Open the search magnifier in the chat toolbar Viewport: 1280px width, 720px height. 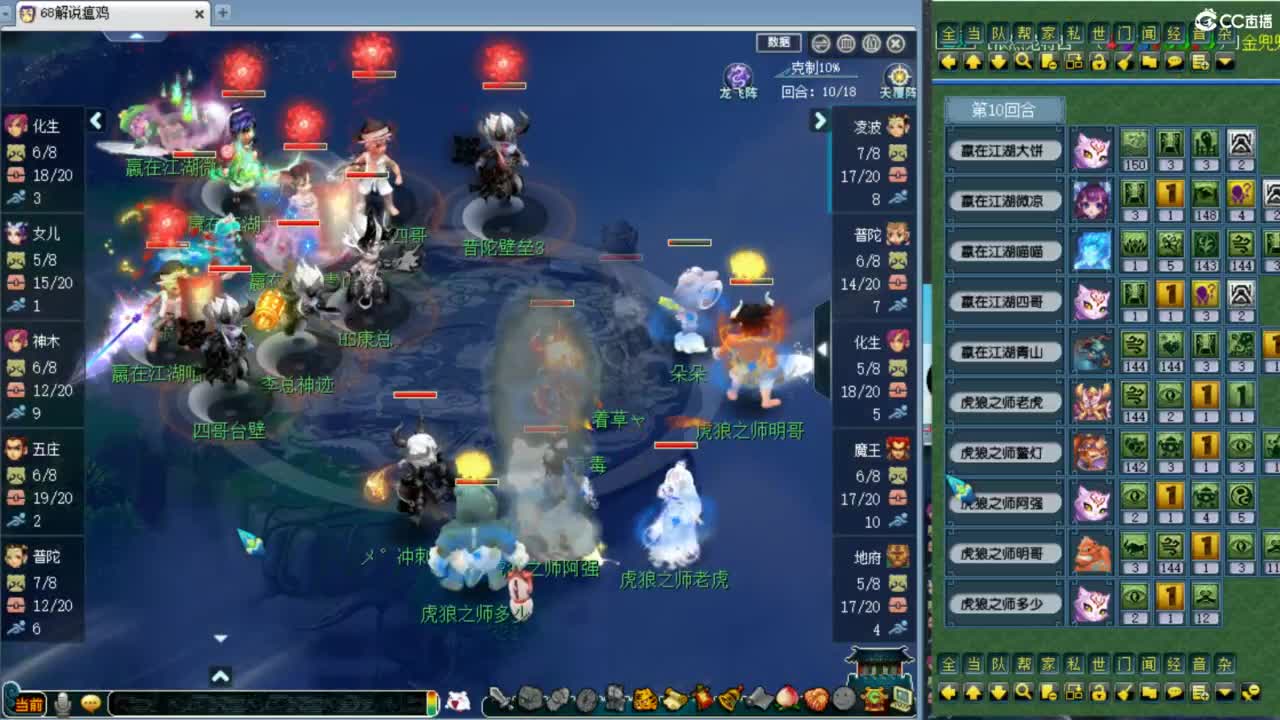point(1023,63)
